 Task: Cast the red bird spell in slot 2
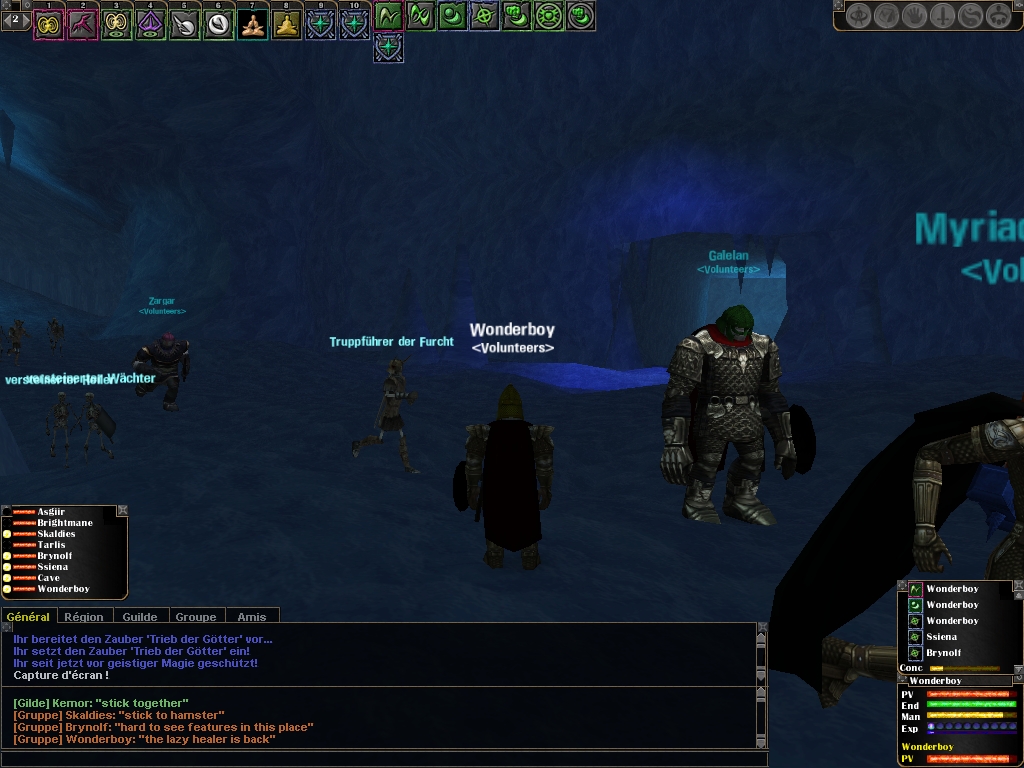point(83,24)
